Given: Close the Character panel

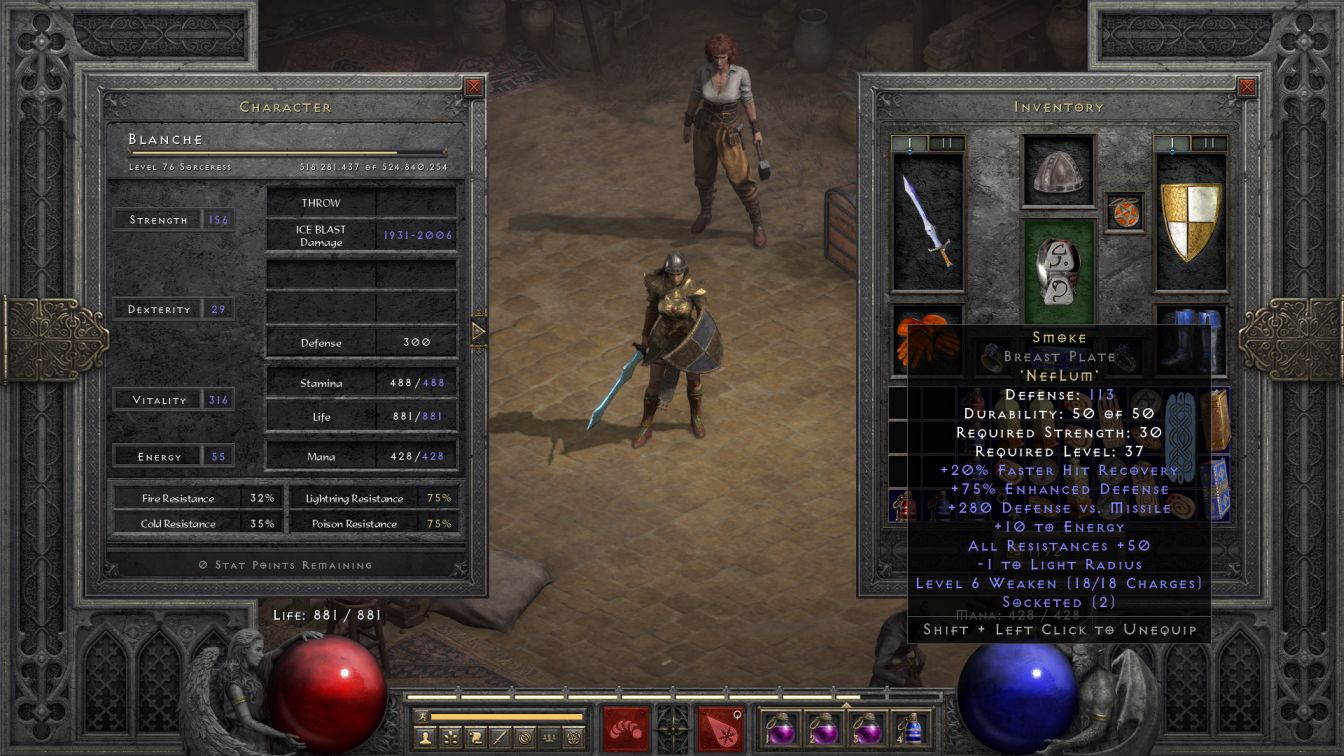Looking at the screenshot, I should [474, 87].
